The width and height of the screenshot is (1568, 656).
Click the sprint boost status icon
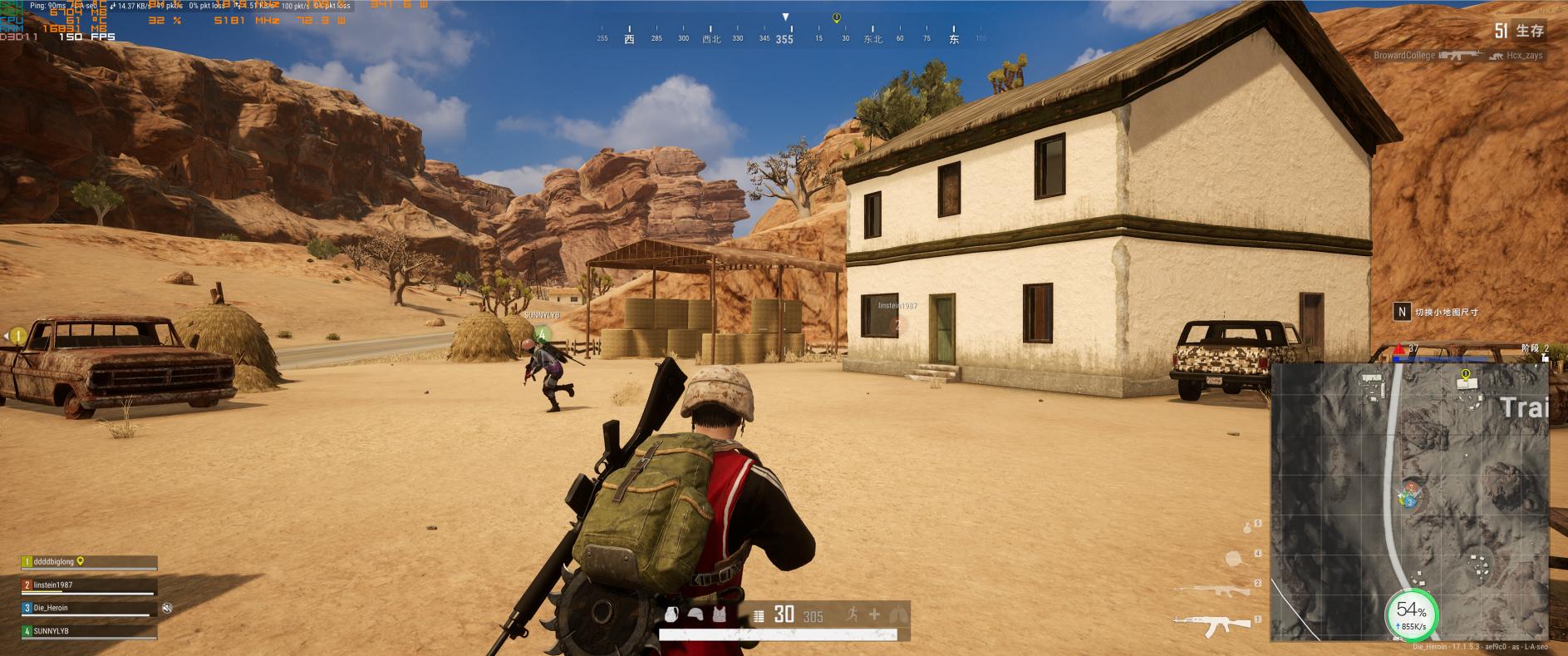click(852, 614)
